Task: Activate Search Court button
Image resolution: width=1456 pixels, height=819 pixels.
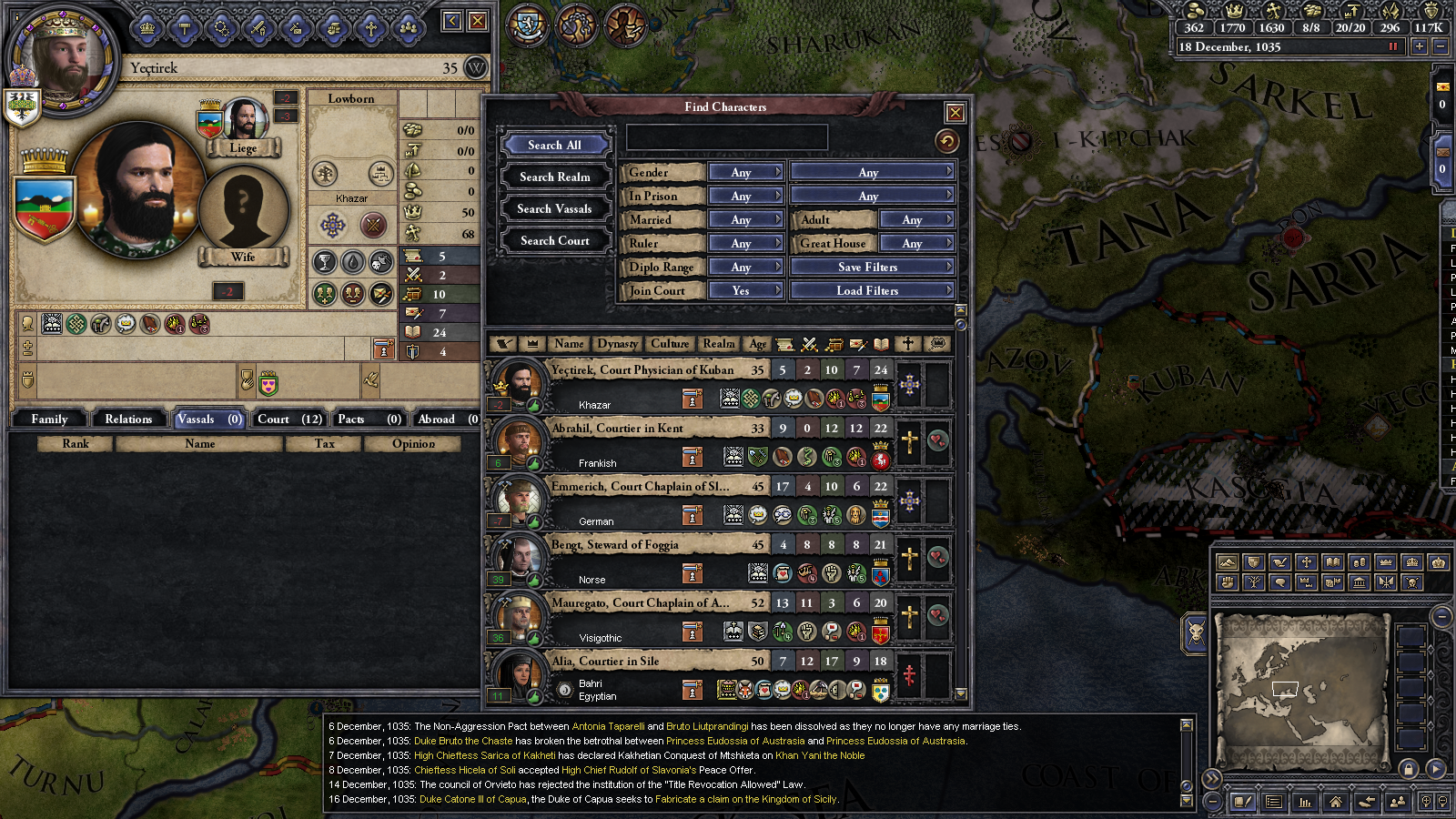Action: pyautogui.click(x=554, y=240)
